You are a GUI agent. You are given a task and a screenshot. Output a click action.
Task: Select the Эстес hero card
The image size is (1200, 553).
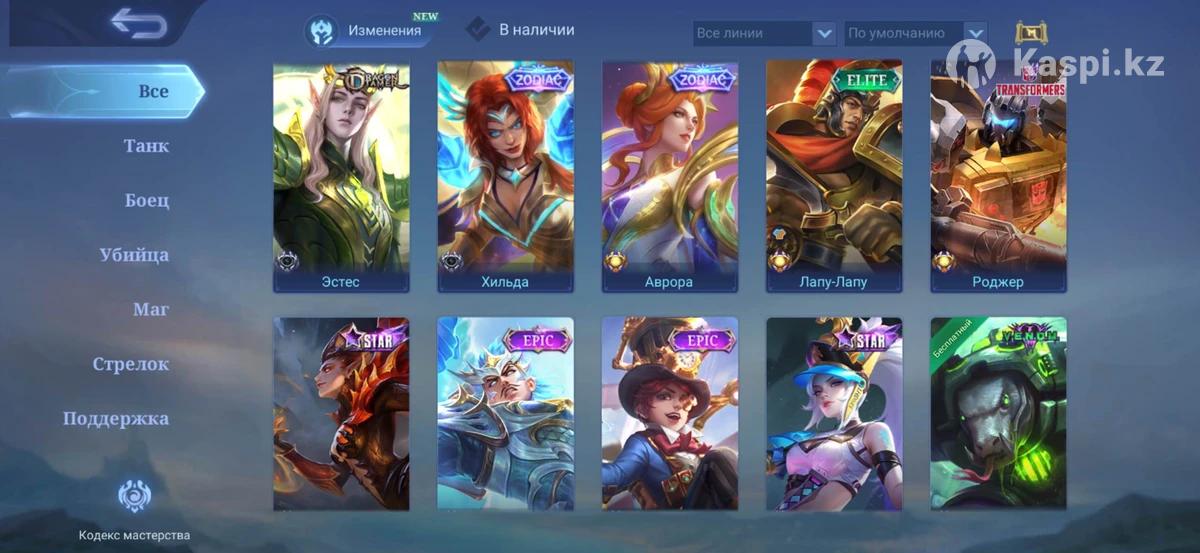point(341,177)
